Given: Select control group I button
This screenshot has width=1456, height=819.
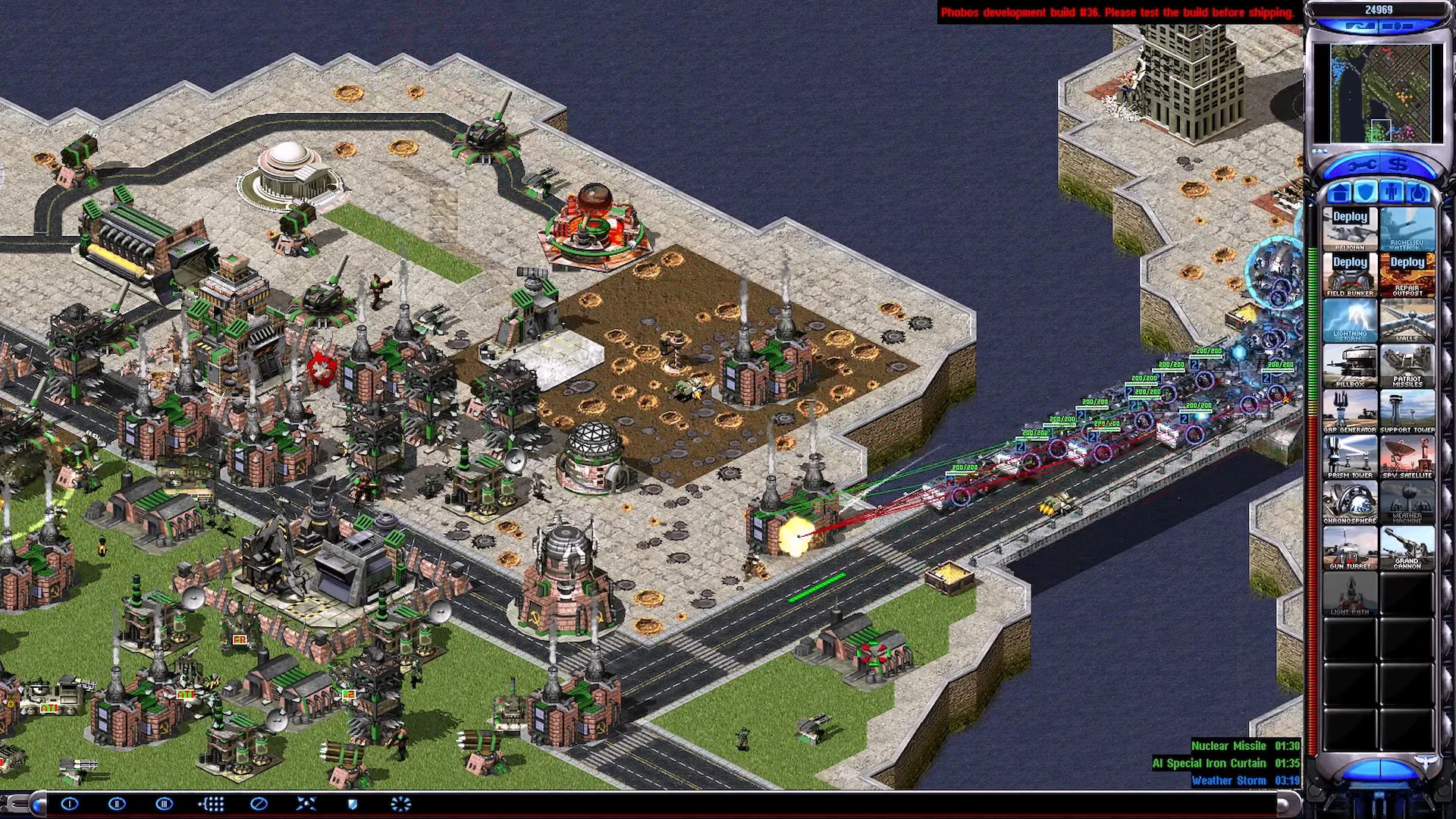Looking at the screenshot, I should point(70,804).
